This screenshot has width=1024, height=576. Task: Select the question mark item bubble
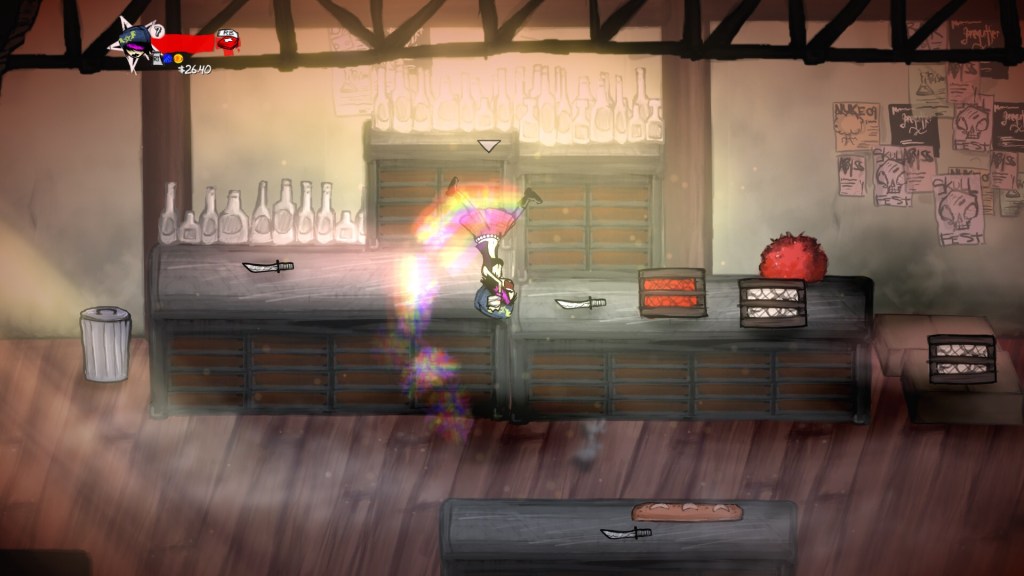(158, 31)
